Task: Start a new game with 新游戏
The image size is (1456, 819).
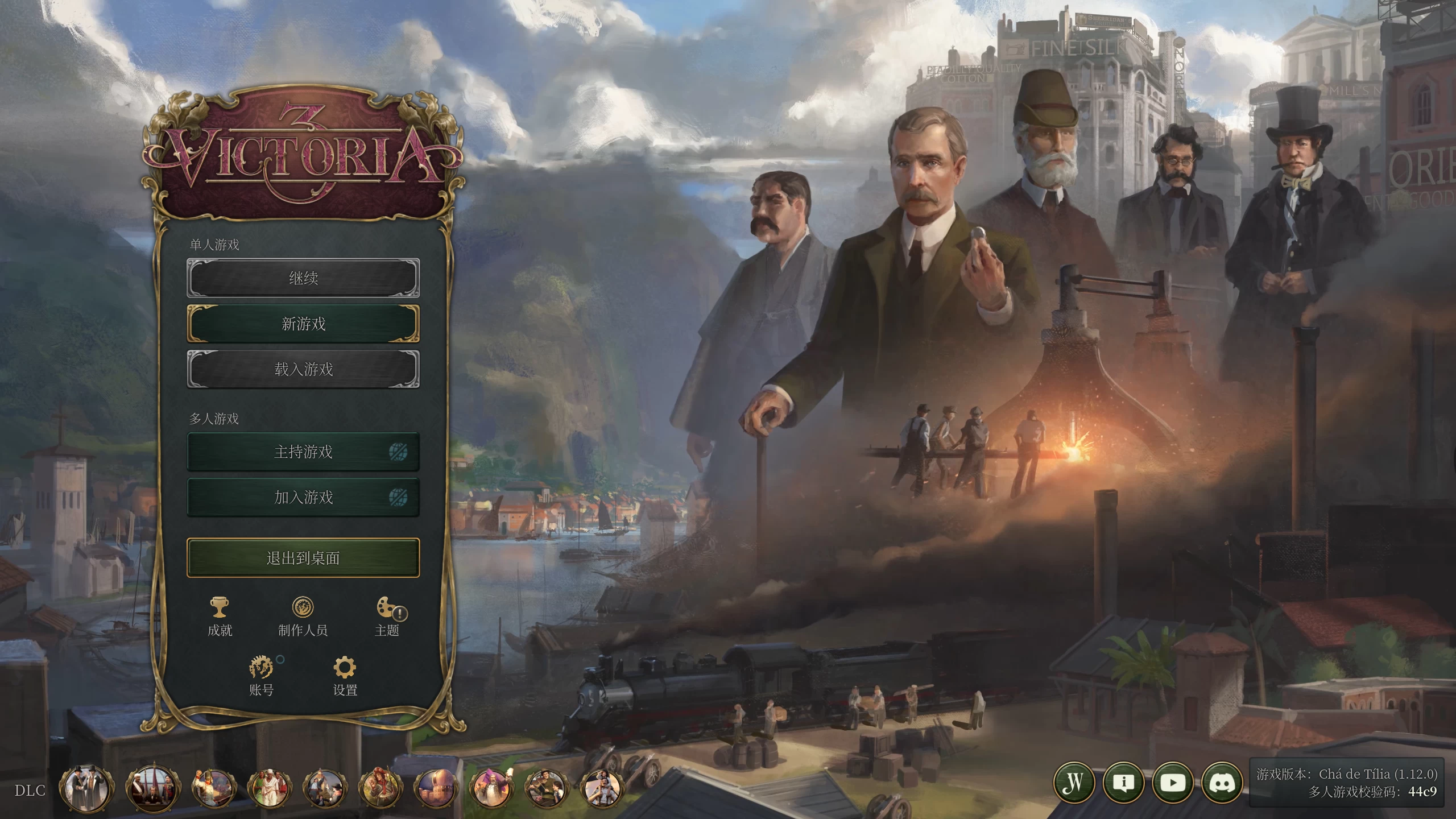Action: (303, 324)
